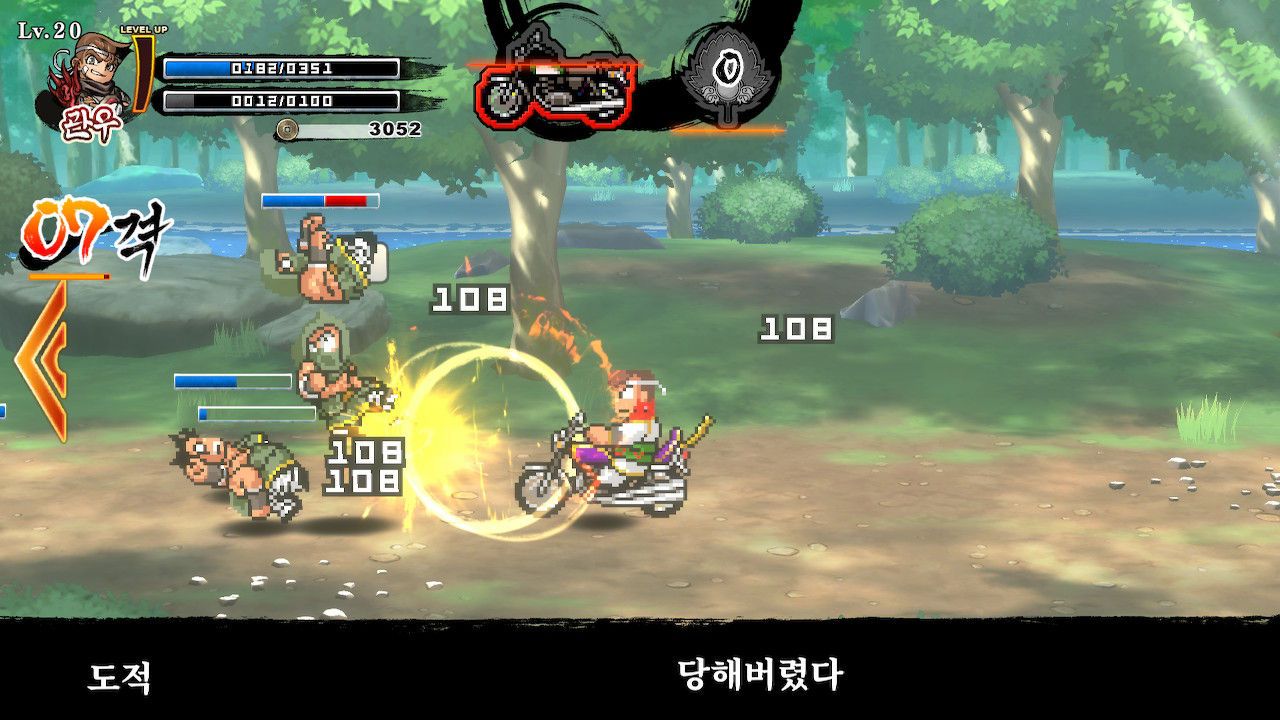The height and width of the screenshot is (720, 1280).
Task: Select the motorcycle mount icon
Action: point(555,87)
